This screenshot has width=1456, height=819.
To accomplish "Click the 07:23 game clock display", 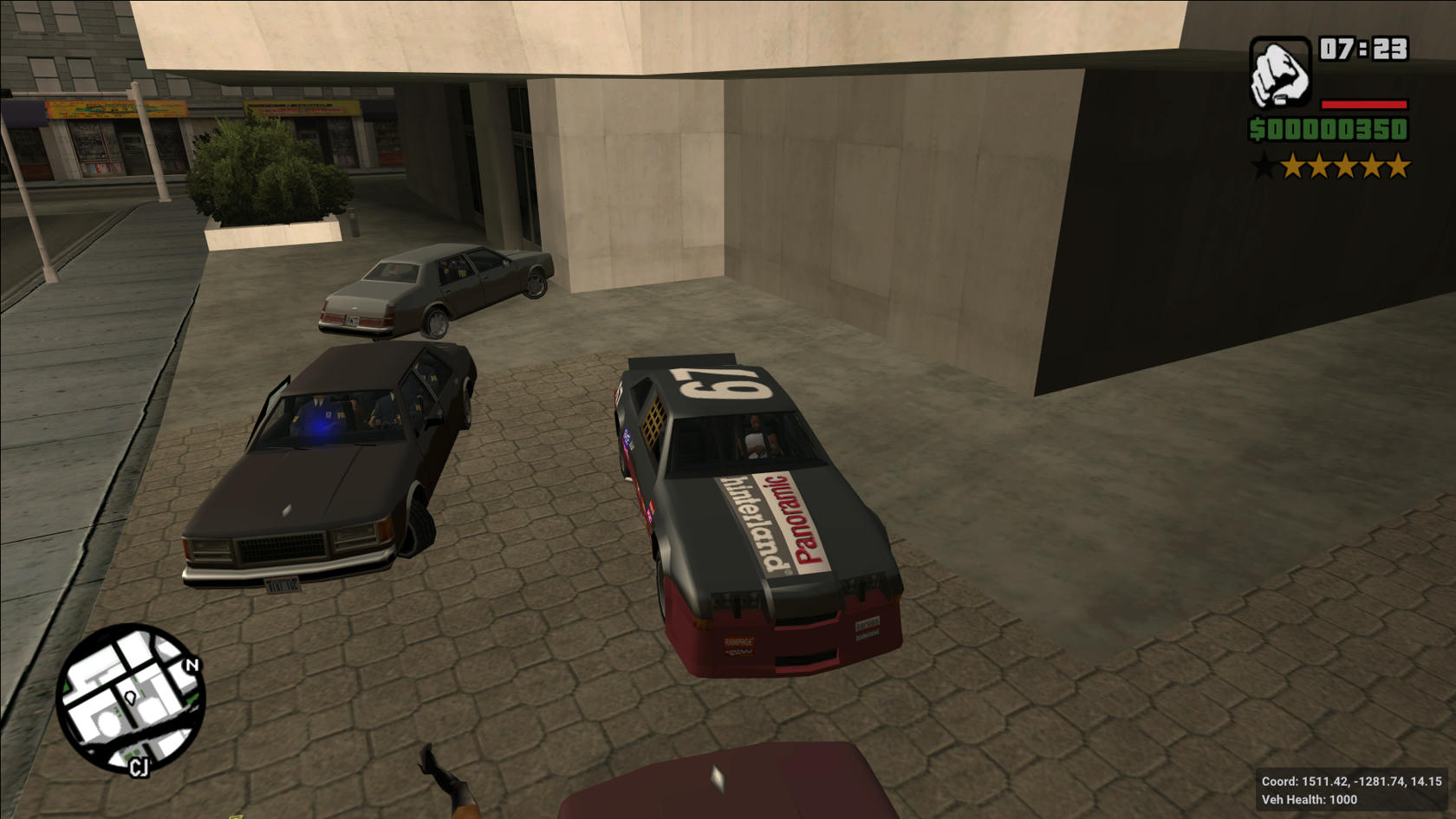I will pyautogui.click(x=1365, y=50).
